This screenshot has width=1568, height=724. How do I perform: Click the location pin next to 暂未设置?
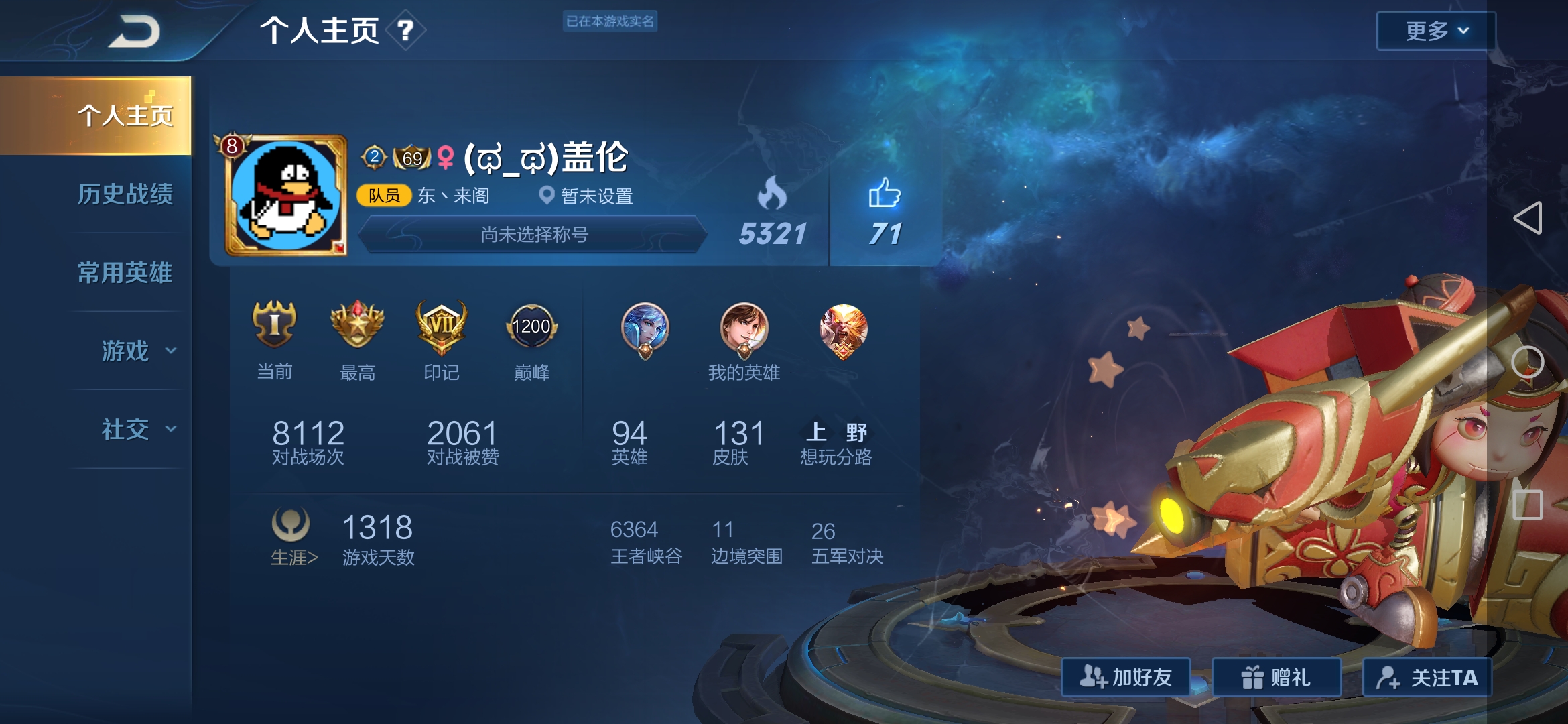coord(546,196)
